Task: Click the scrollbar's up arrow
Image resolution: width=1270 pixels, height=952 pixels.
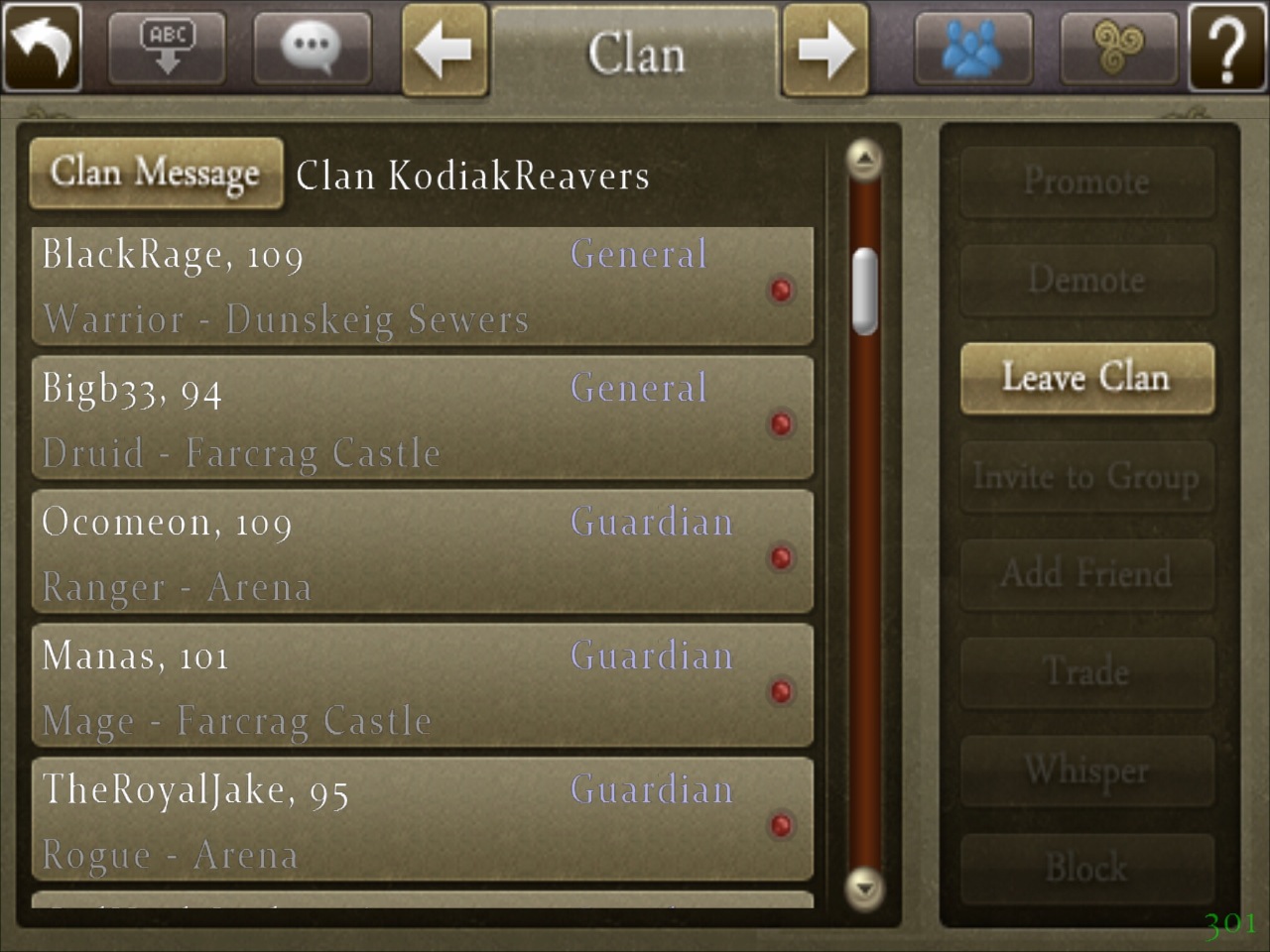Action: point(865,159)
